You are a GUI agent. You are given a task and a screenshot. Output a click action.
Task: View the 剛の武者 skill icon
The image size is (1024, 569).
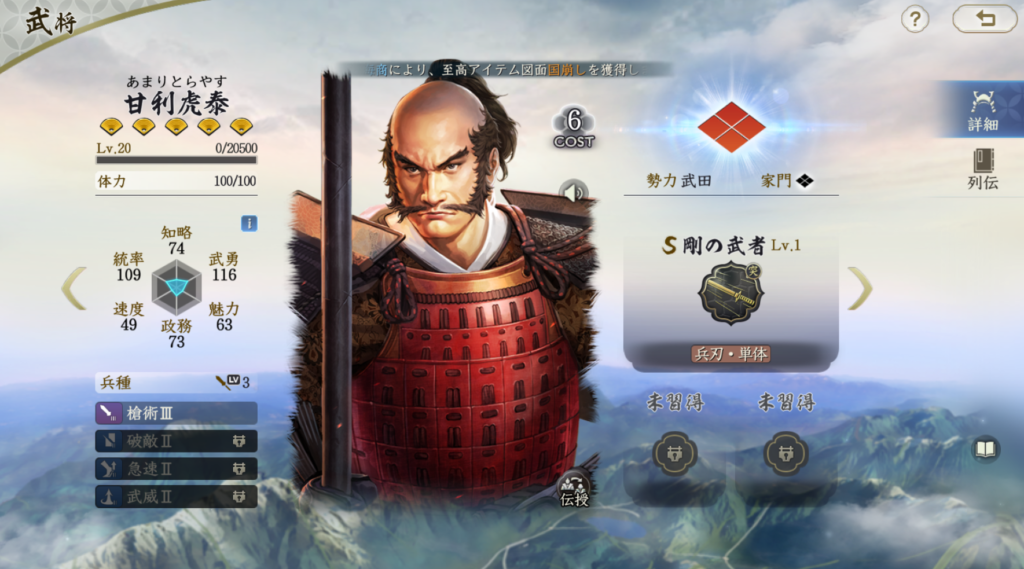[x=730, y=293]
